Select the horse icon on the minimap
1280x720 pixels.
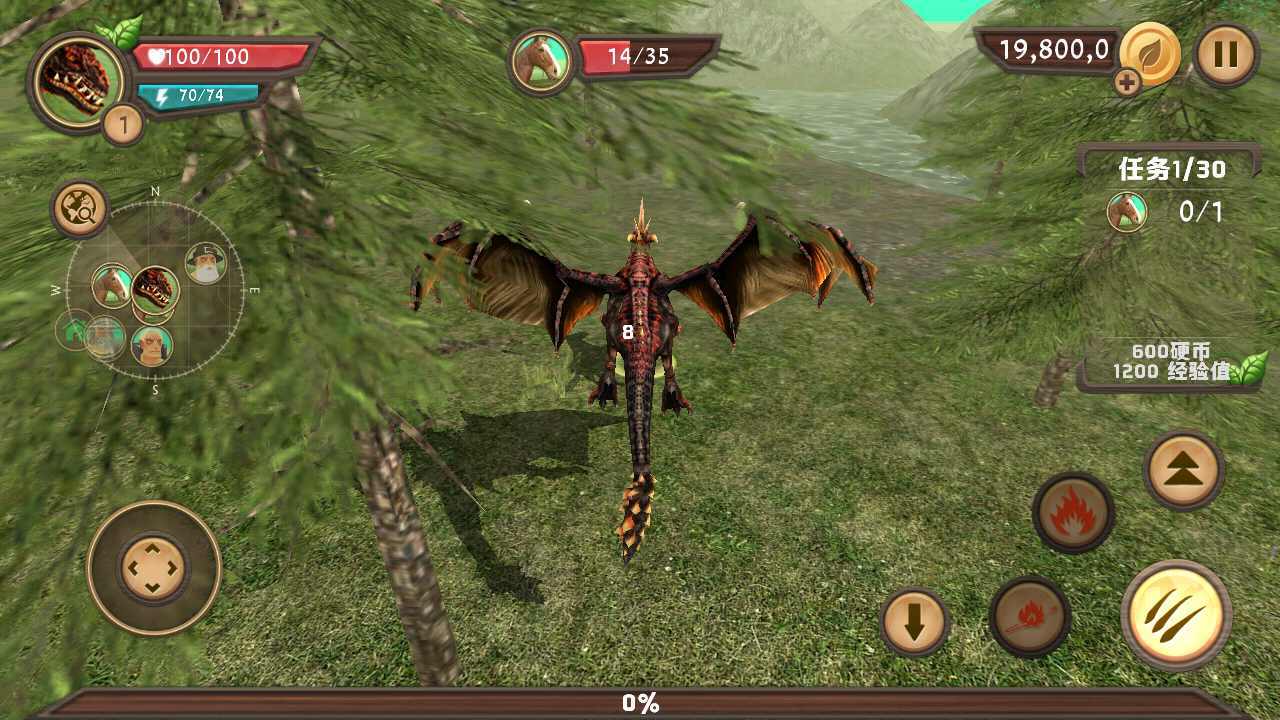(112, 285)
